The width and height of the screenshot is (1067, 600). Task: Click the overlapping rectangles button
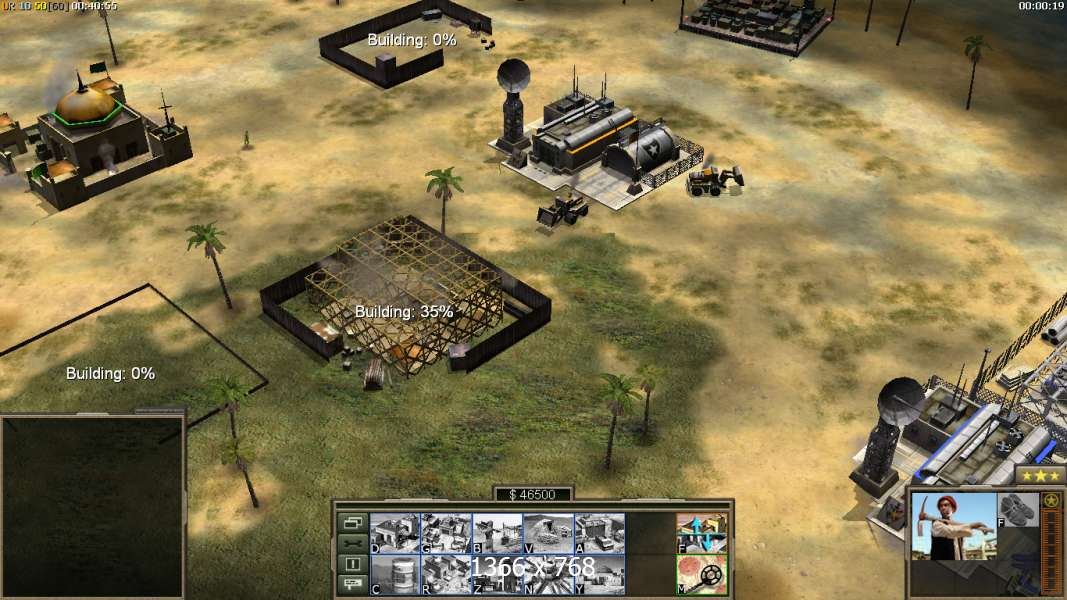(x=352, y=522)
